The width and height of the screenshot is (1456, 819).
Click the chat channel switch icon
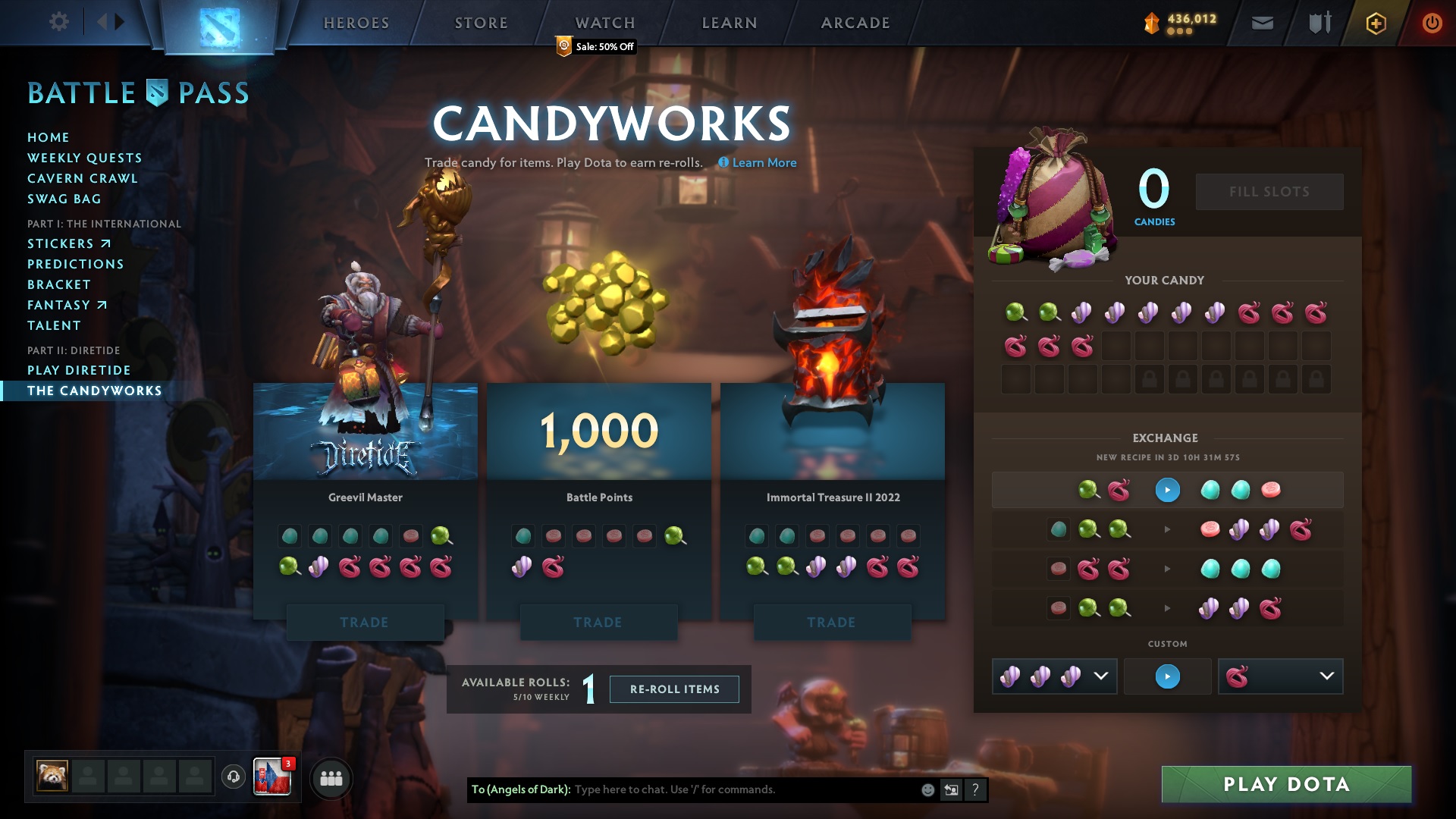pos(951,789)
